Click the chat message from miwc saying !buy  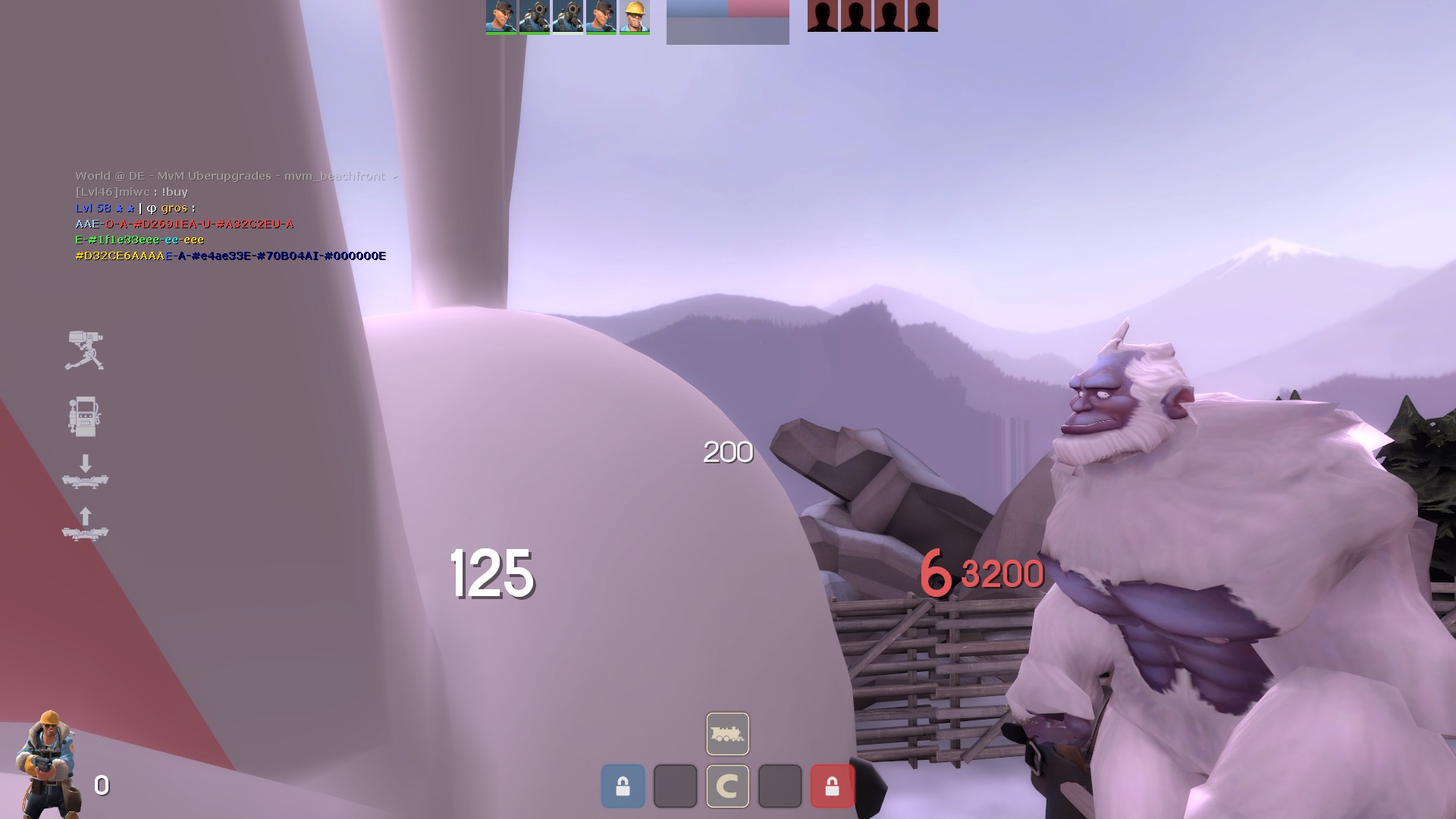tap(131, 192)
